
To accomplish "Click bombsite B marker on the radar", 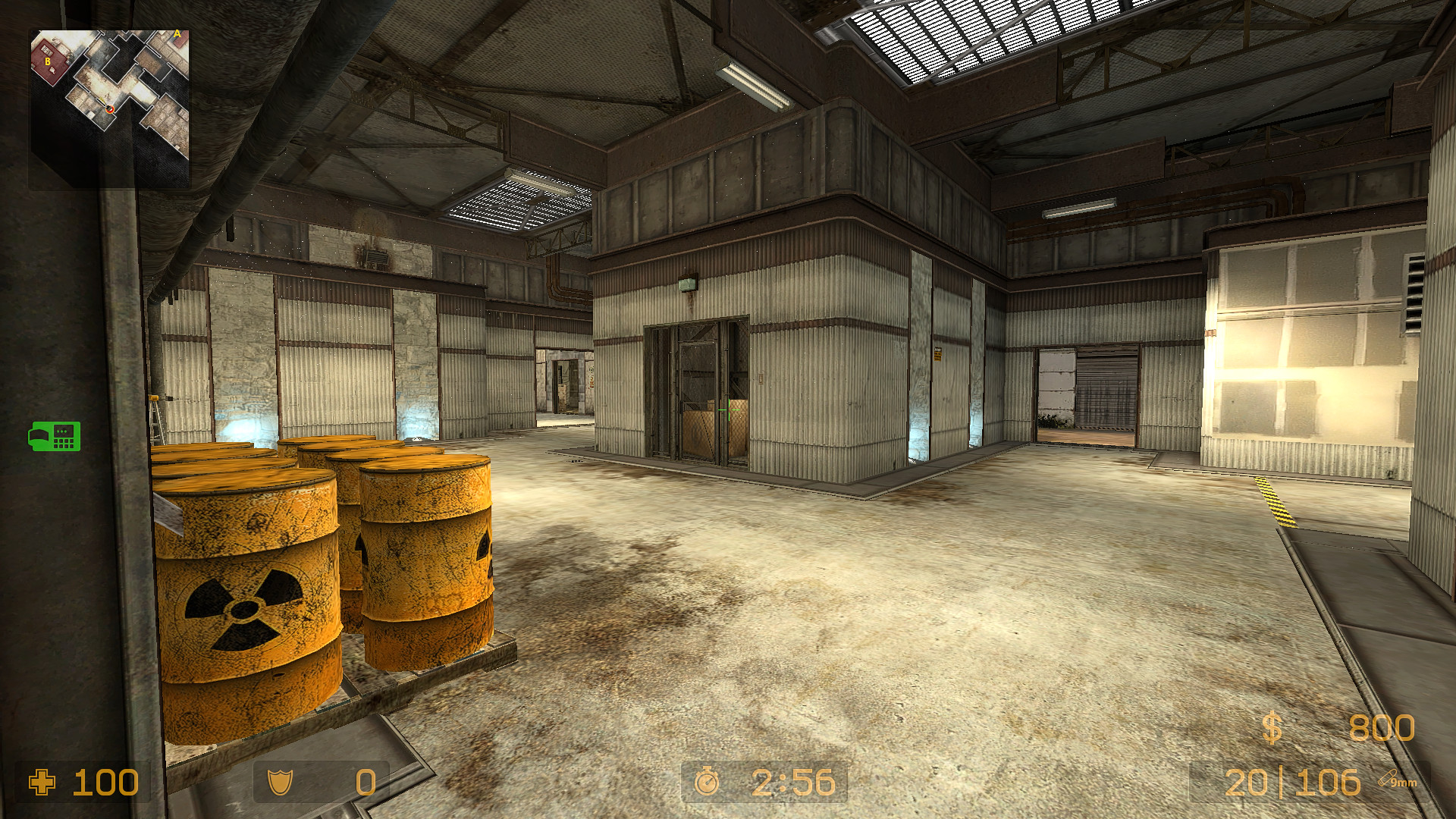I will [x=48, y=61].
